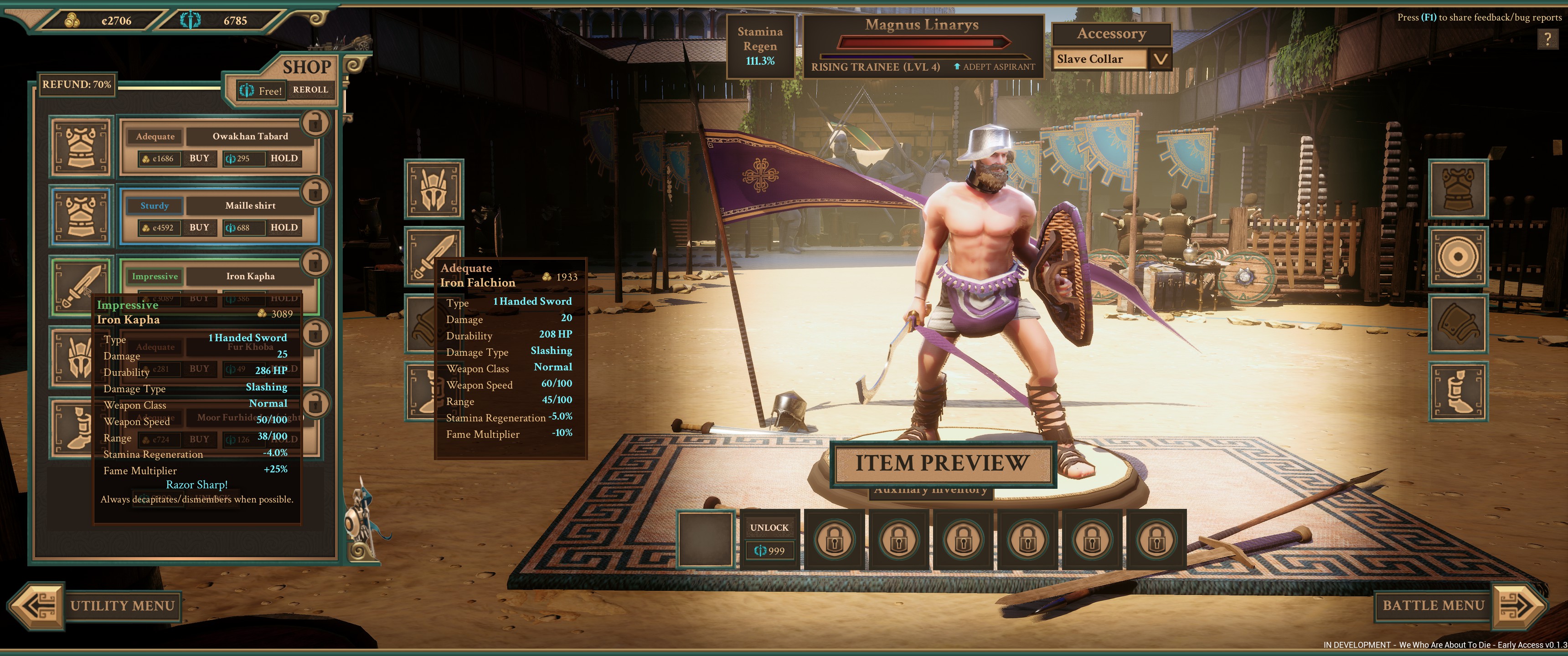Buy the Owakhan Tabard

pos(199,158)
